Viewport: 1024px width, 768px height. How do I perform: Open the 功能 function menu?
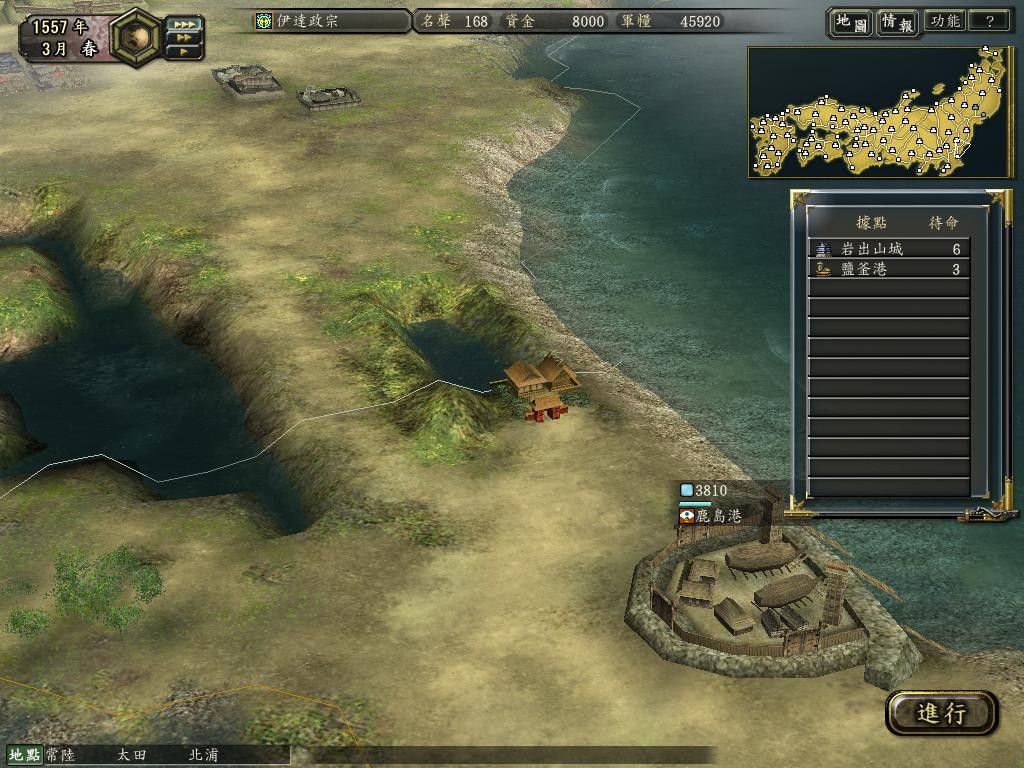tap(944, 22)
